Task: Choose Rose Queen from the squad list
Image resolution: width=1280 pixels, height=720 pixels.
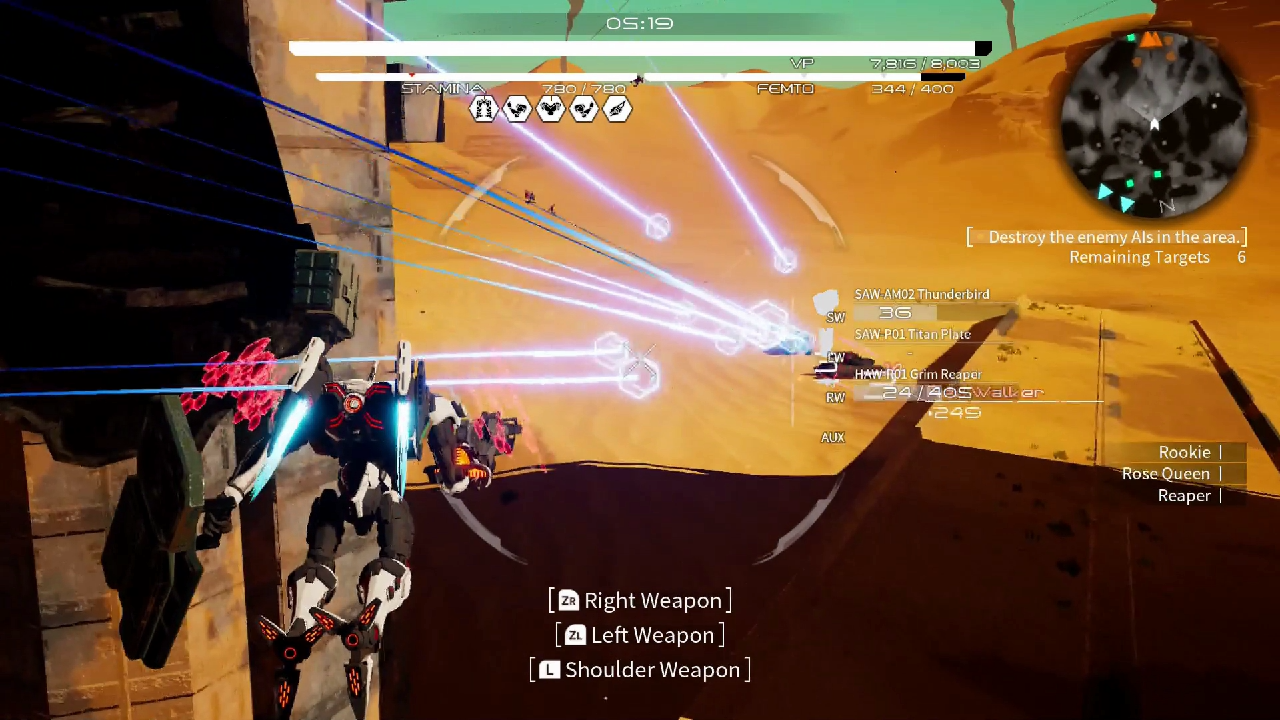Action: click(x=1166, y=474)
